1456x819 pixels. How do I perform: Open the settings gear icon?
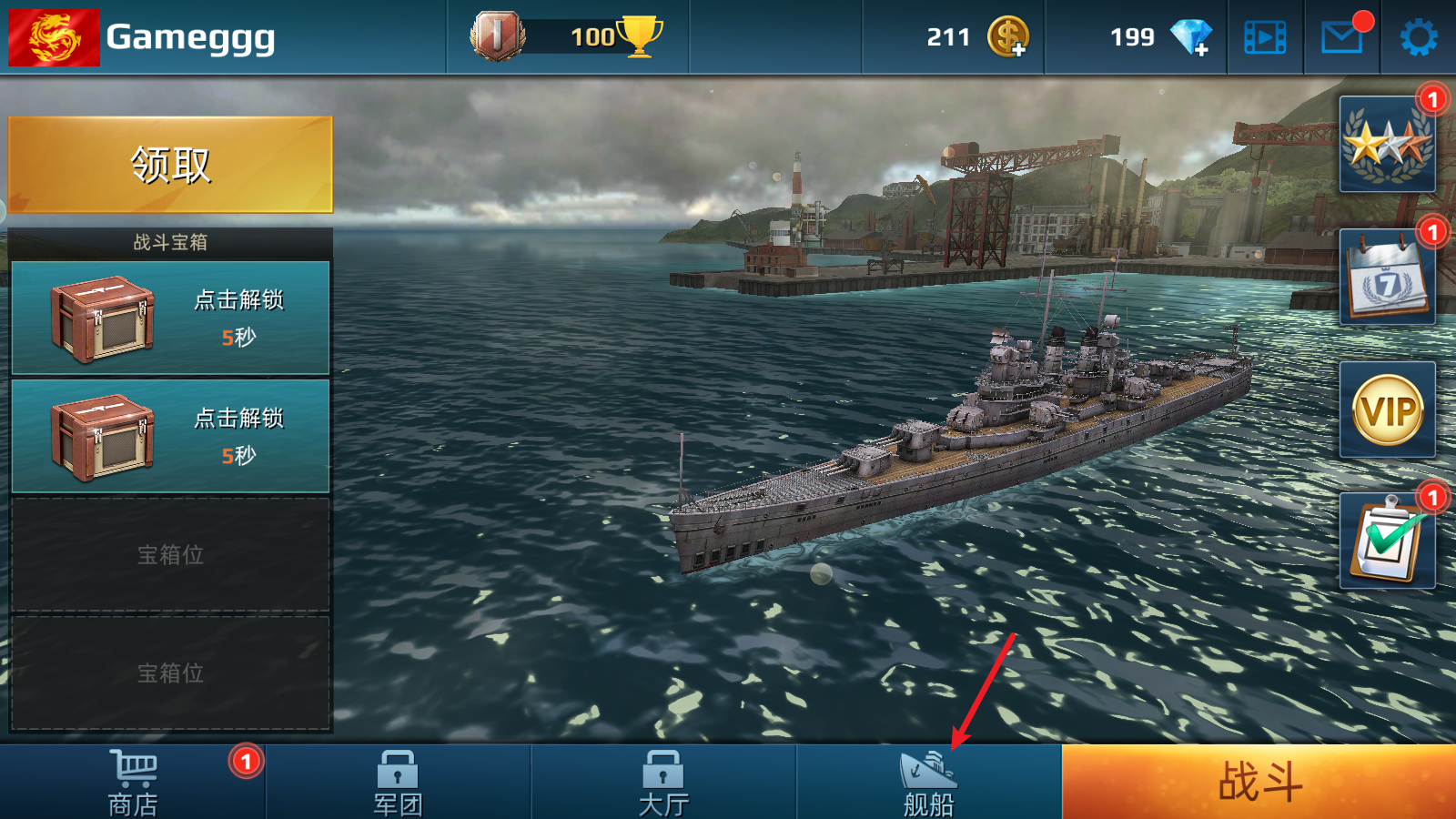(x=1418, y=37)
